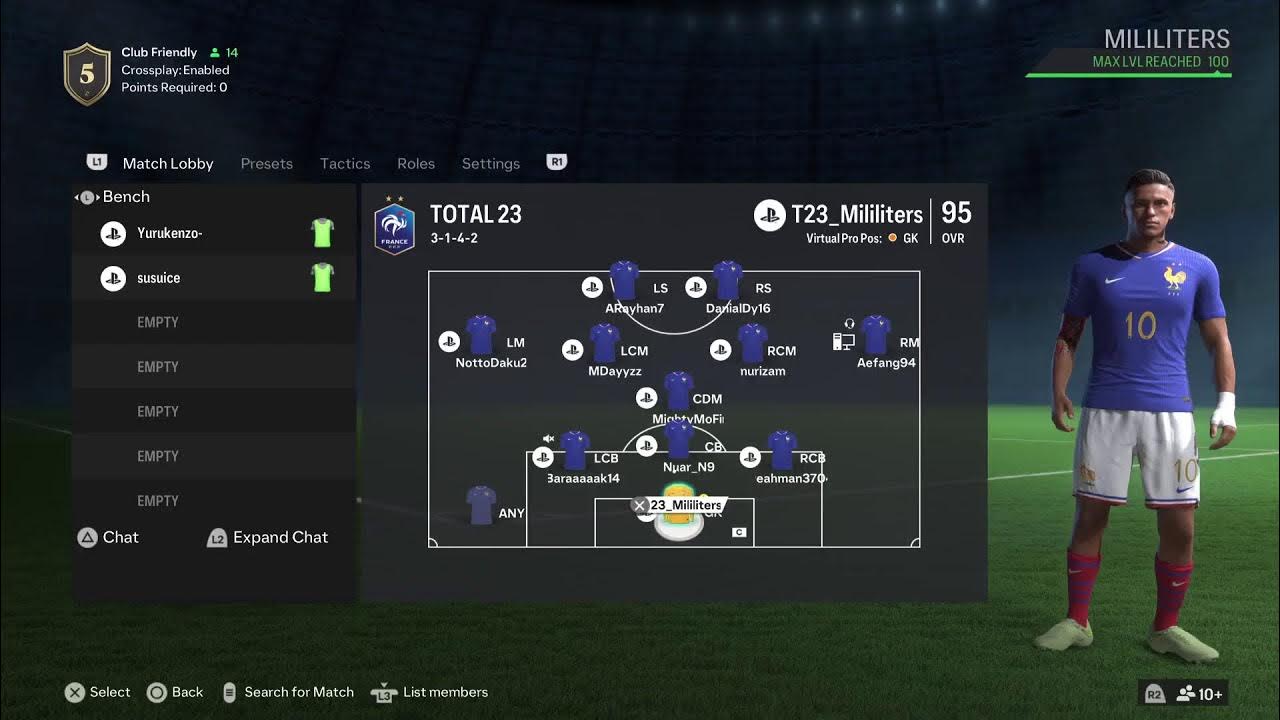Switch to the Match Lobby tab

pyautogui.click(x=167, y=163)
